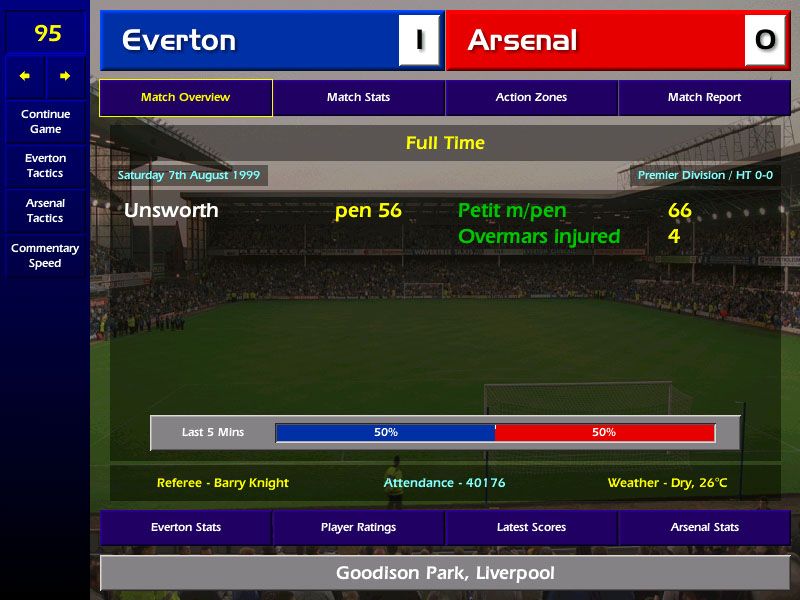Check the Latest Scores
800x600 pixels.
tap(531, 527)
